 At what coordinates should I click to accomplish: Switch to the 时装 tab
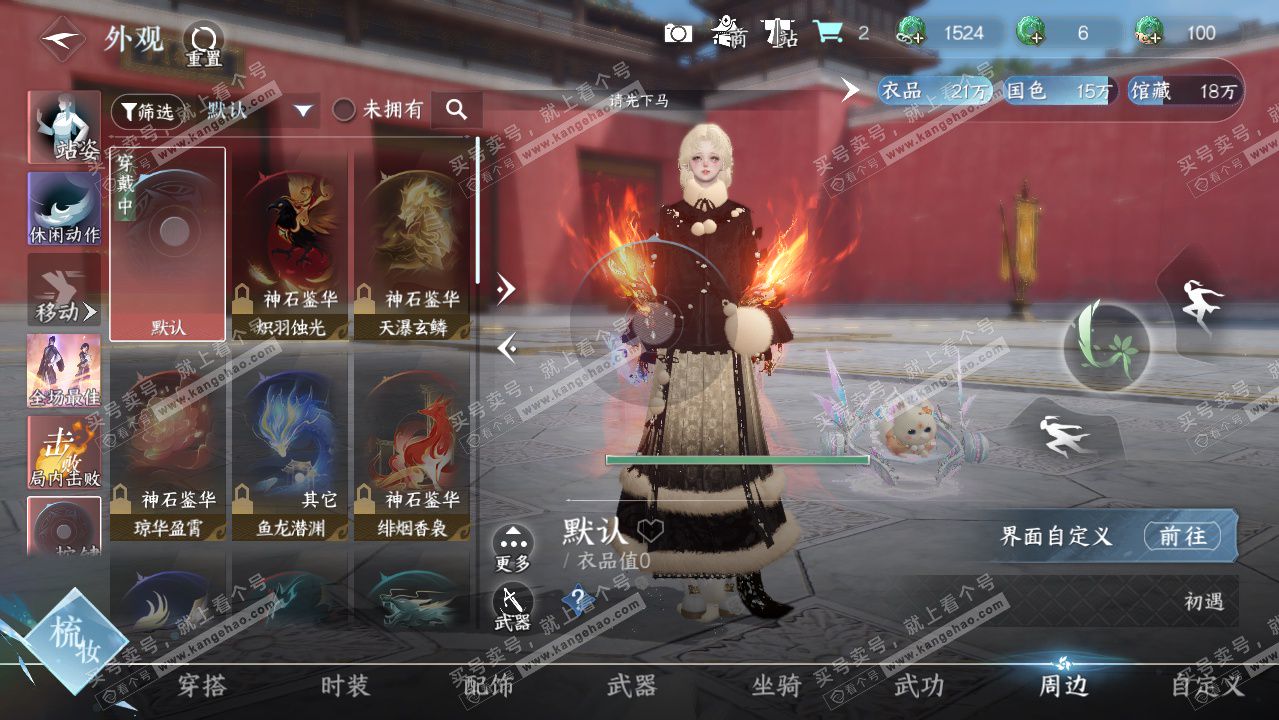click(x=345, y=686)
